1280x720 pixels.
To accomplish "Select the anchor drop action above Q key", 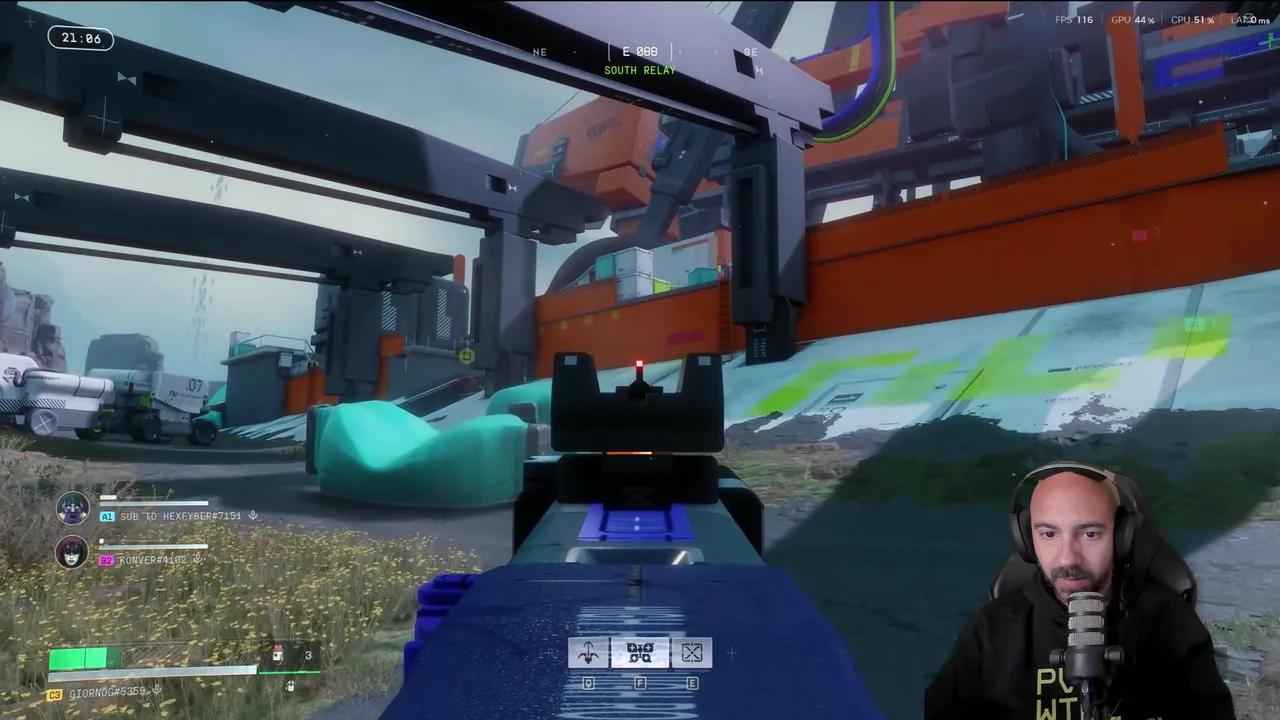I will pyautogui.click(x=588, y=652).
